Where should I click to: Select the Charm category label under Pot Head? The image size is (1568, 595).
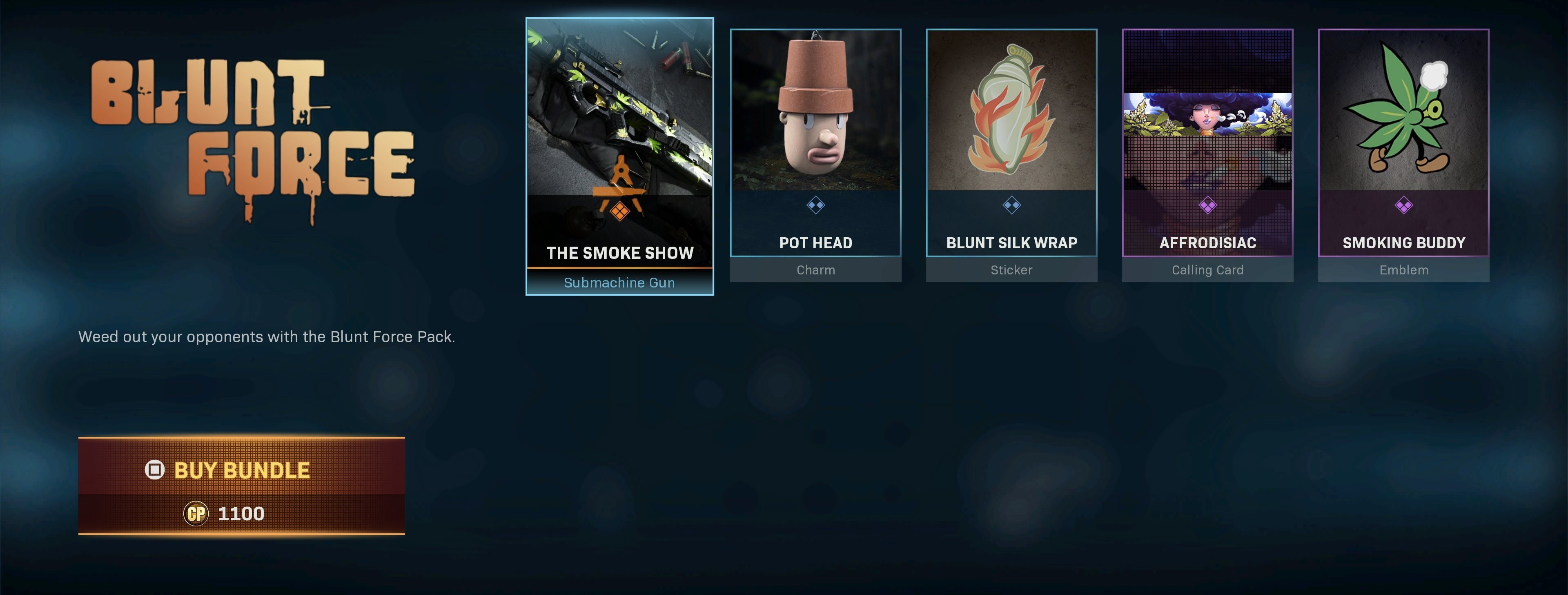click(x=816, y=270)
